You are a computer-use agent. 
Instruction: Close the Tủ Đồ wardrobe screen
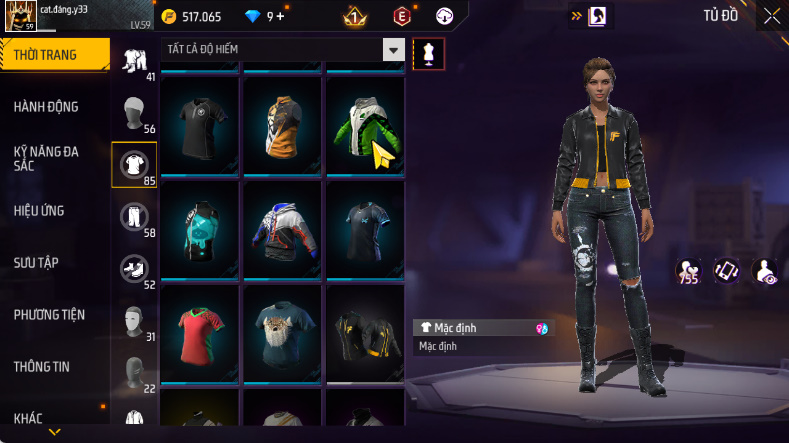pyautogui.click(x=772, y=16)
